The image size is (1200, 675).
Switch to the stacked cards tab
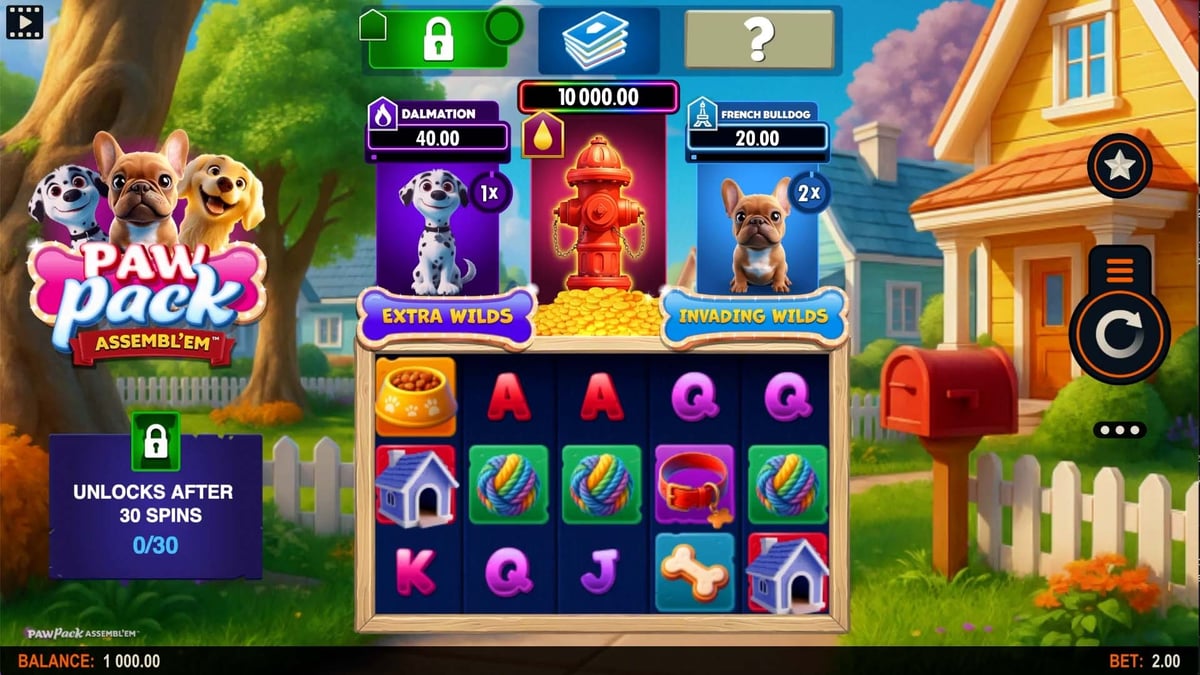tap(597, 40)
